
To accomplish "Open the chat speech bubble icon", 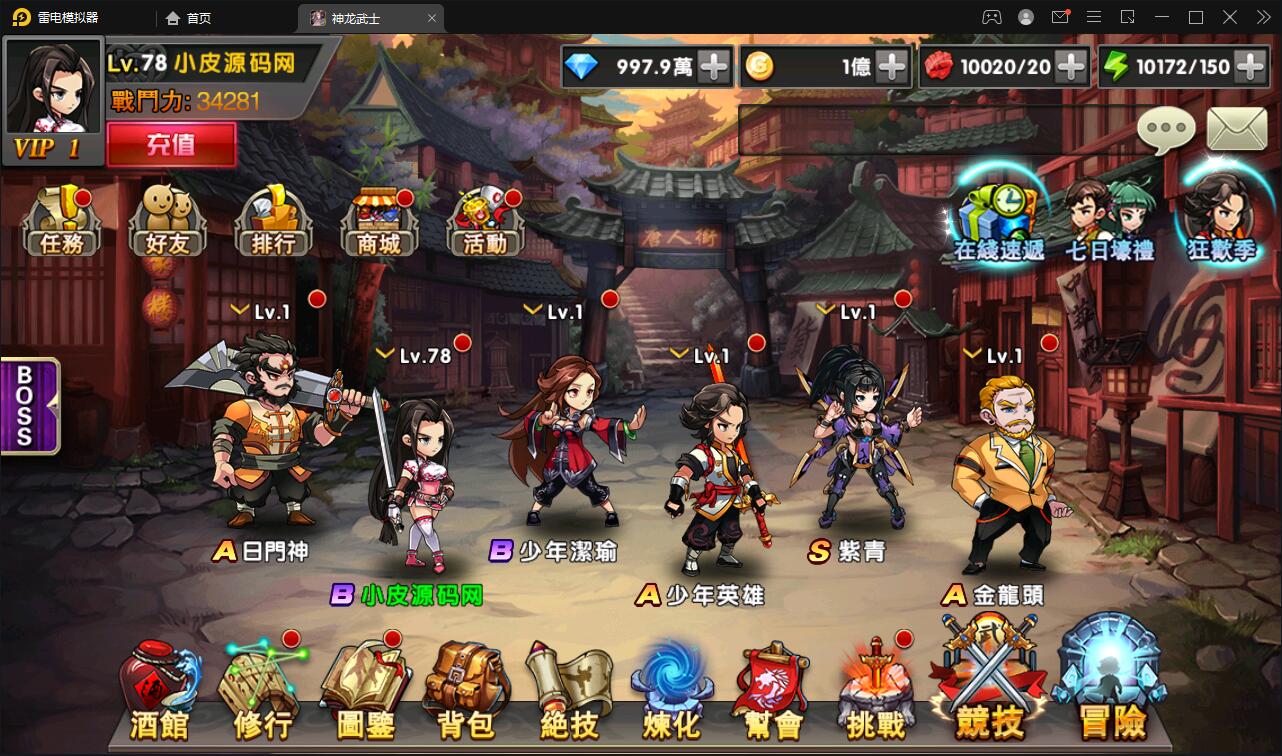I will (1166, 130).
